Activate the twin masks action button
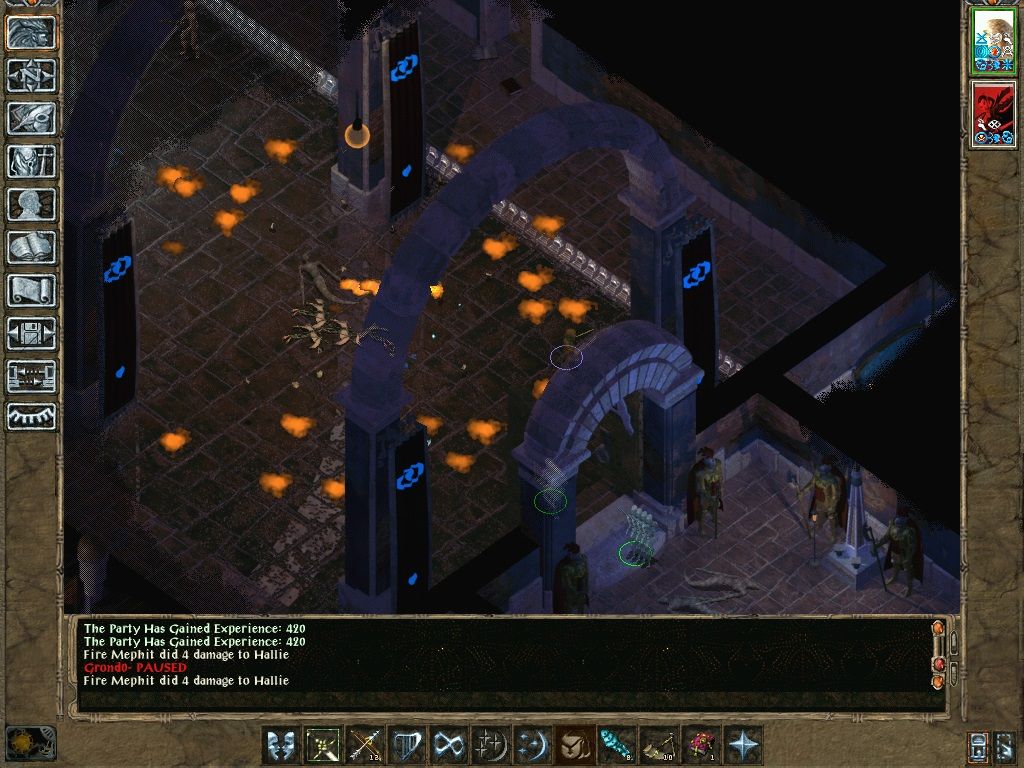This screenshot has height=768, width=1024. [x=281, y=745]
